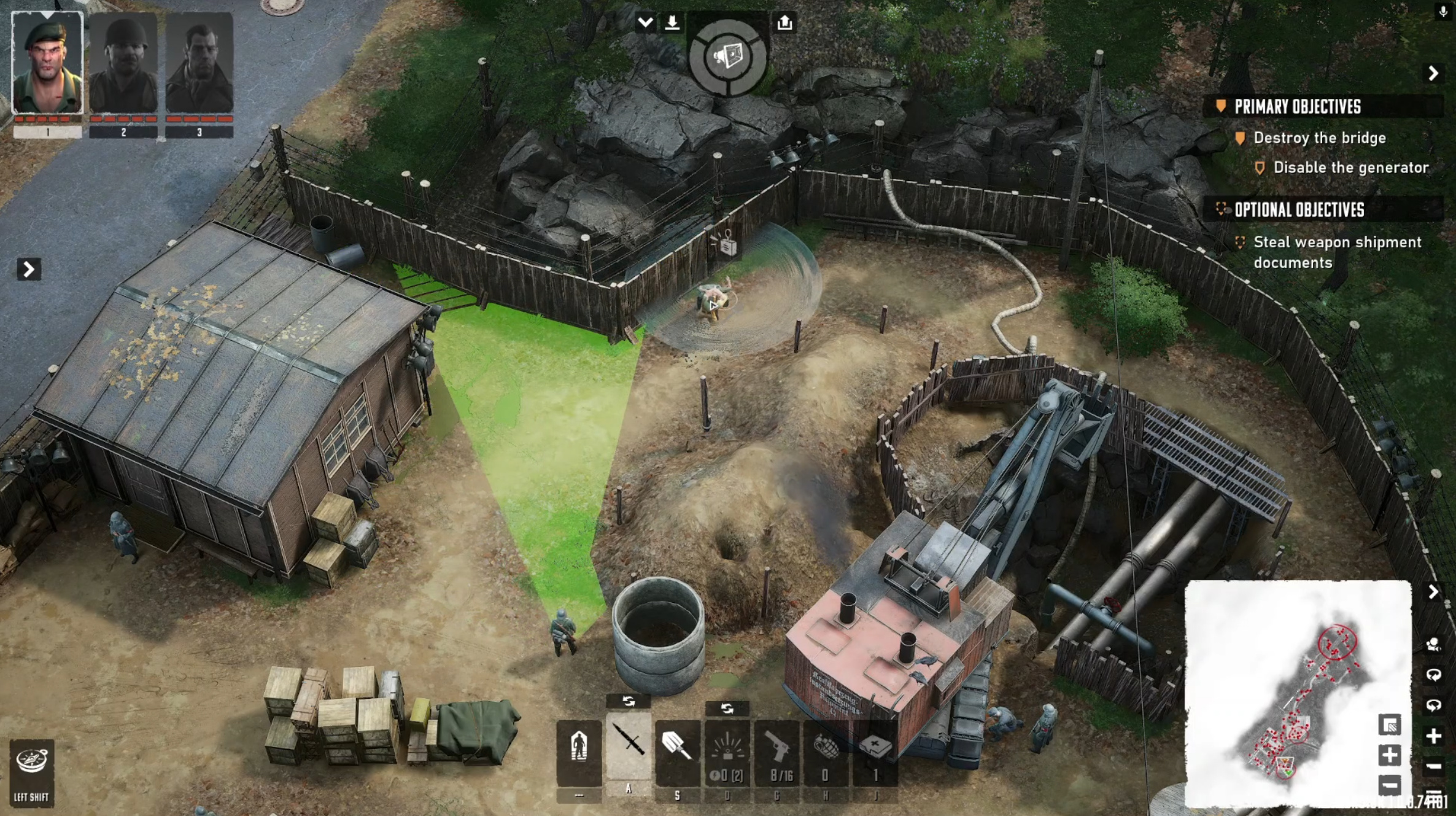Choose the third commando portrait
Viewport: 1456px width, 816px height.
199,63
